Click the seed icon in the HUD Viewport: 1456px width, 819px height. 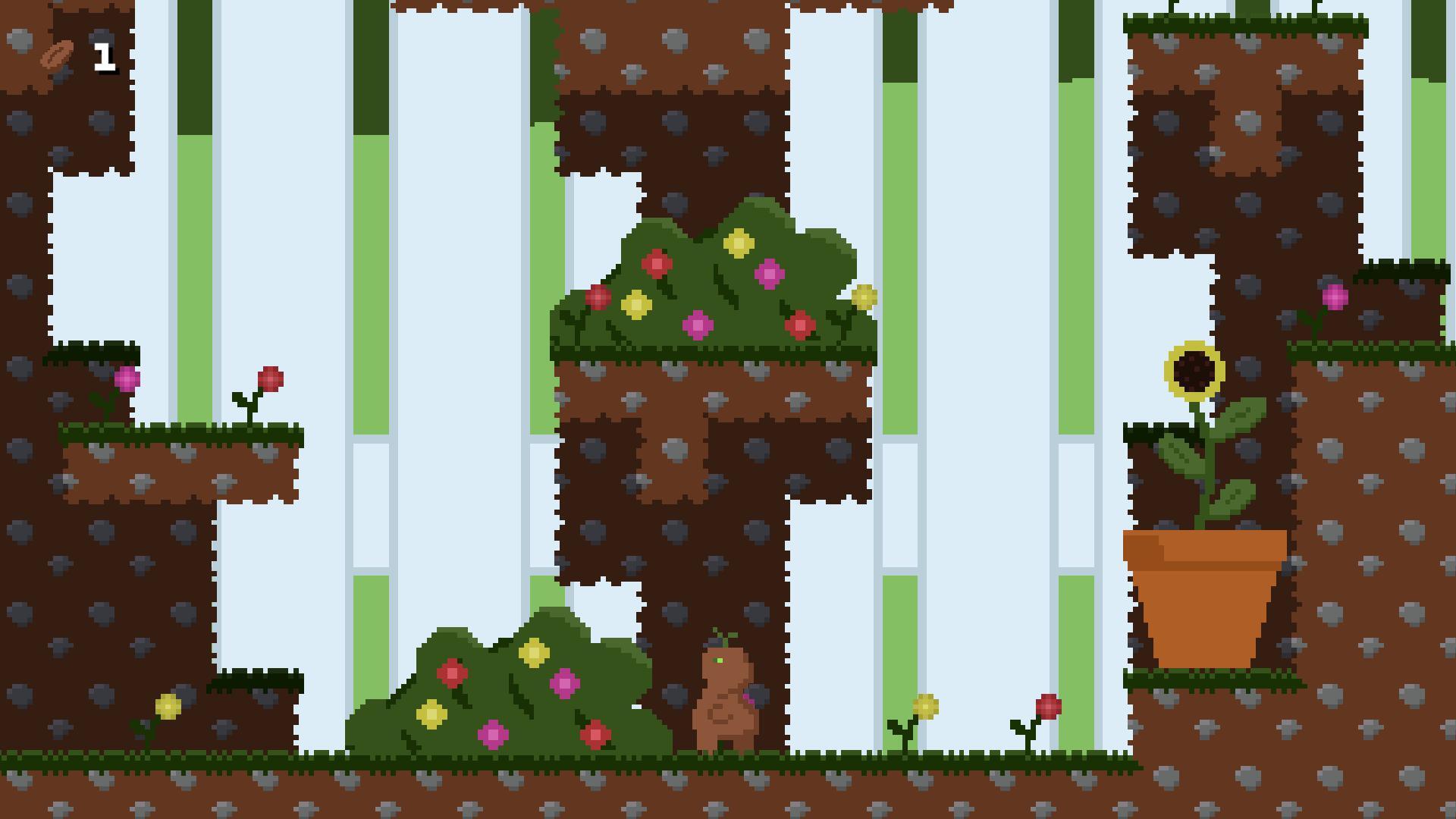[55, 53]
